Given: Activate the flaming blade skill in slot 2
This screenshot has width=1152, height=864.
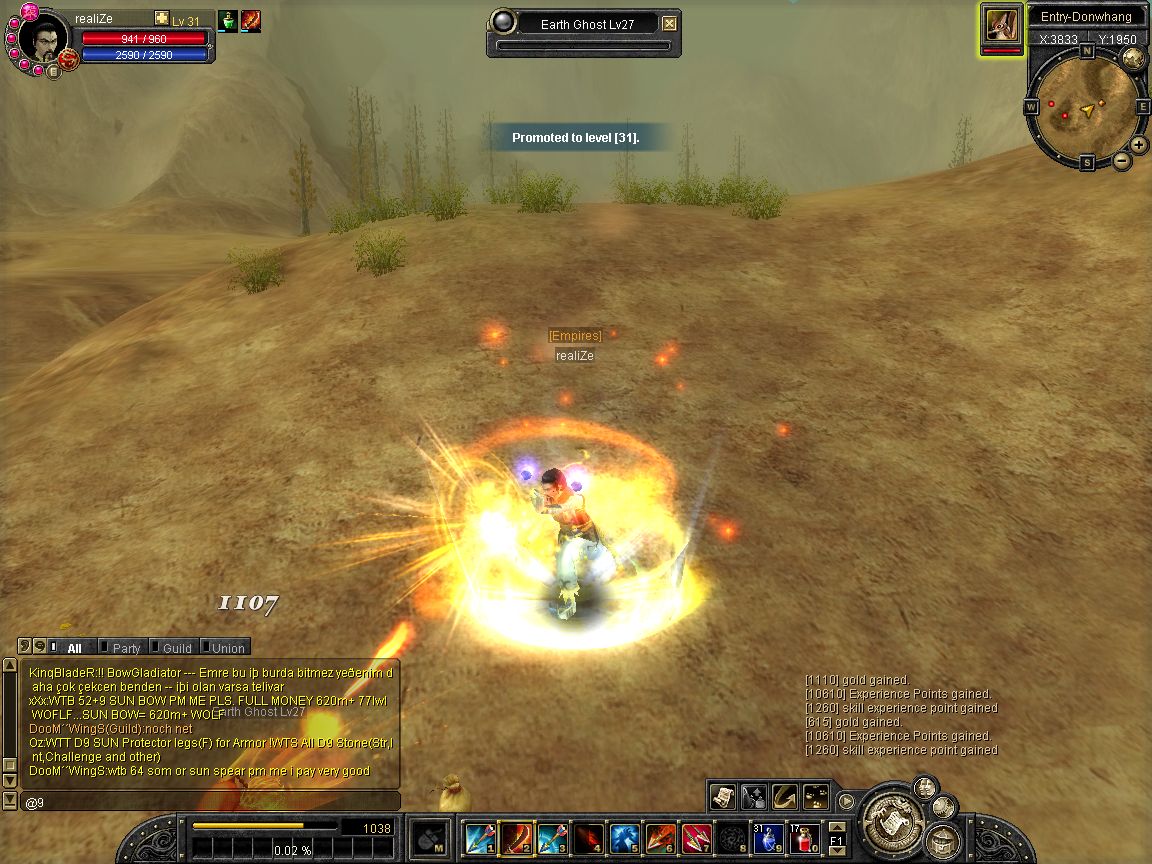Looking at the screenshot, I should 516,837.
